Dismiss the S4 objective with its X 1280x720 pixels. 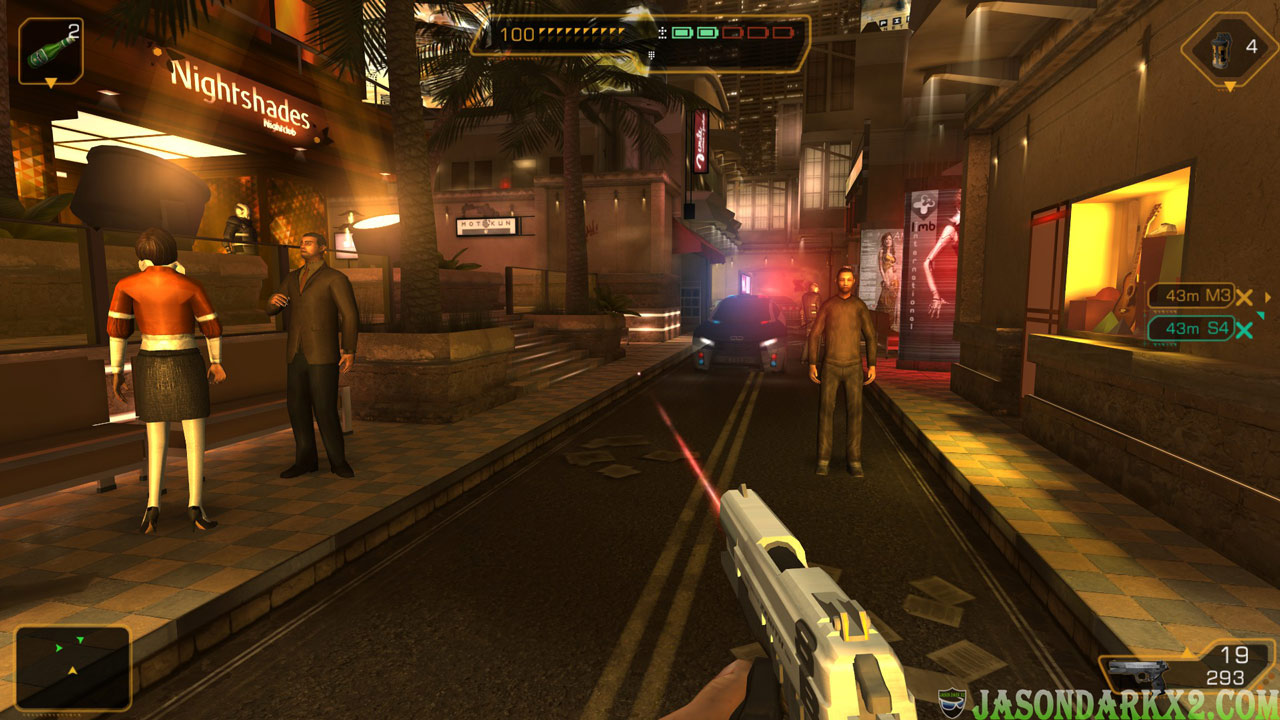(1243, 329)
